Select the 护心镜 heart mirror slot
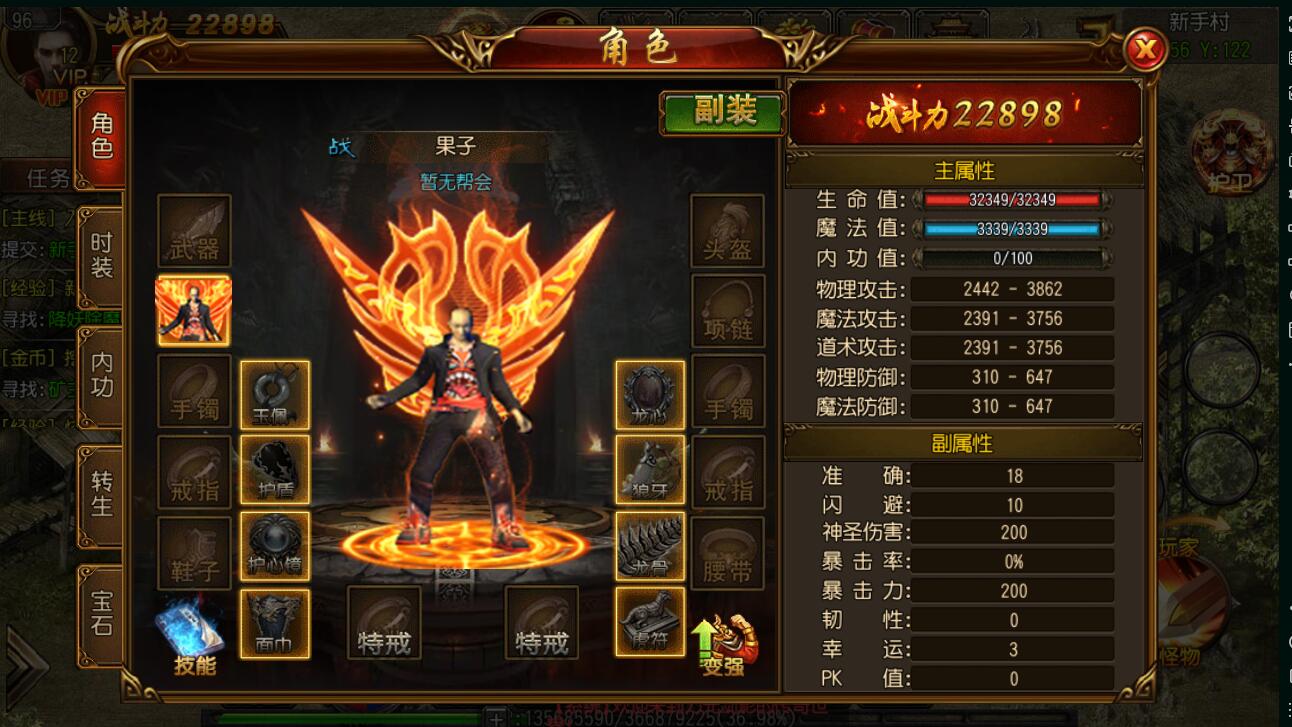 pos(274,547)
